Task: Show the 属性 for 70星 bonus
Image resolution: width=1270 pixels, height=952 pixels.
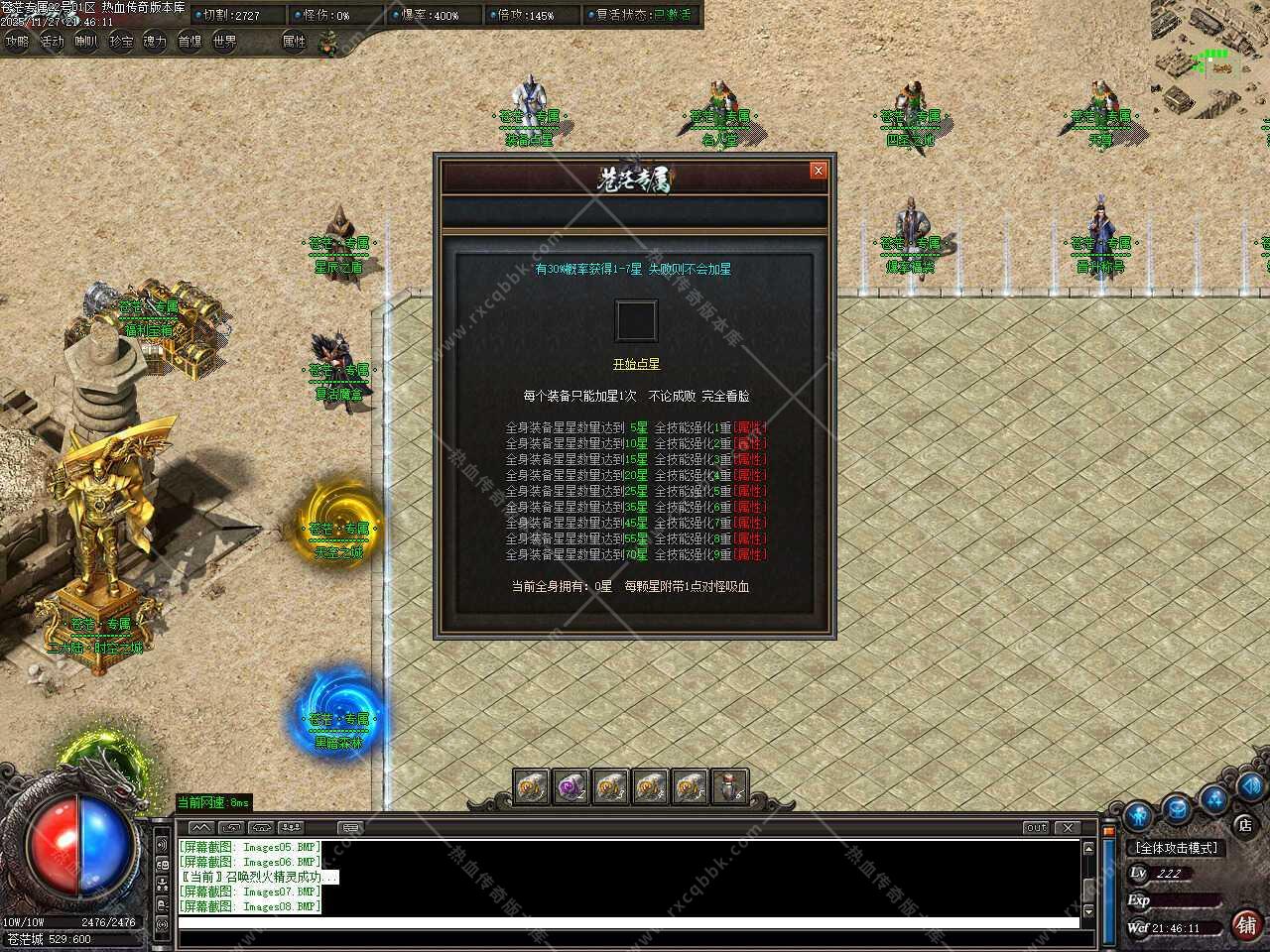Action: point(750,554)
